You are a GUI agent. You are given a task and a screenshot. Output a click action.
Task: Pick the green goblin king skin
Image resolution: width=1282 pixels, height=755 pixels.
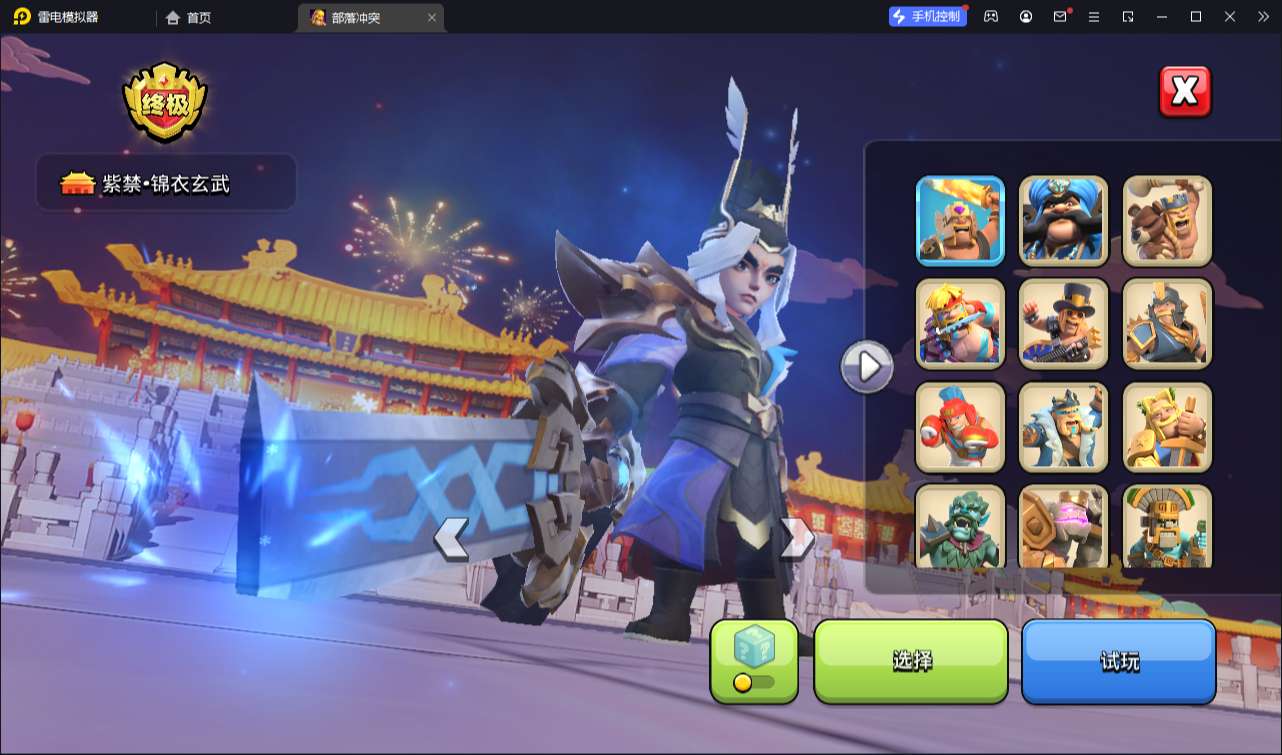click(x=960, y=526)
